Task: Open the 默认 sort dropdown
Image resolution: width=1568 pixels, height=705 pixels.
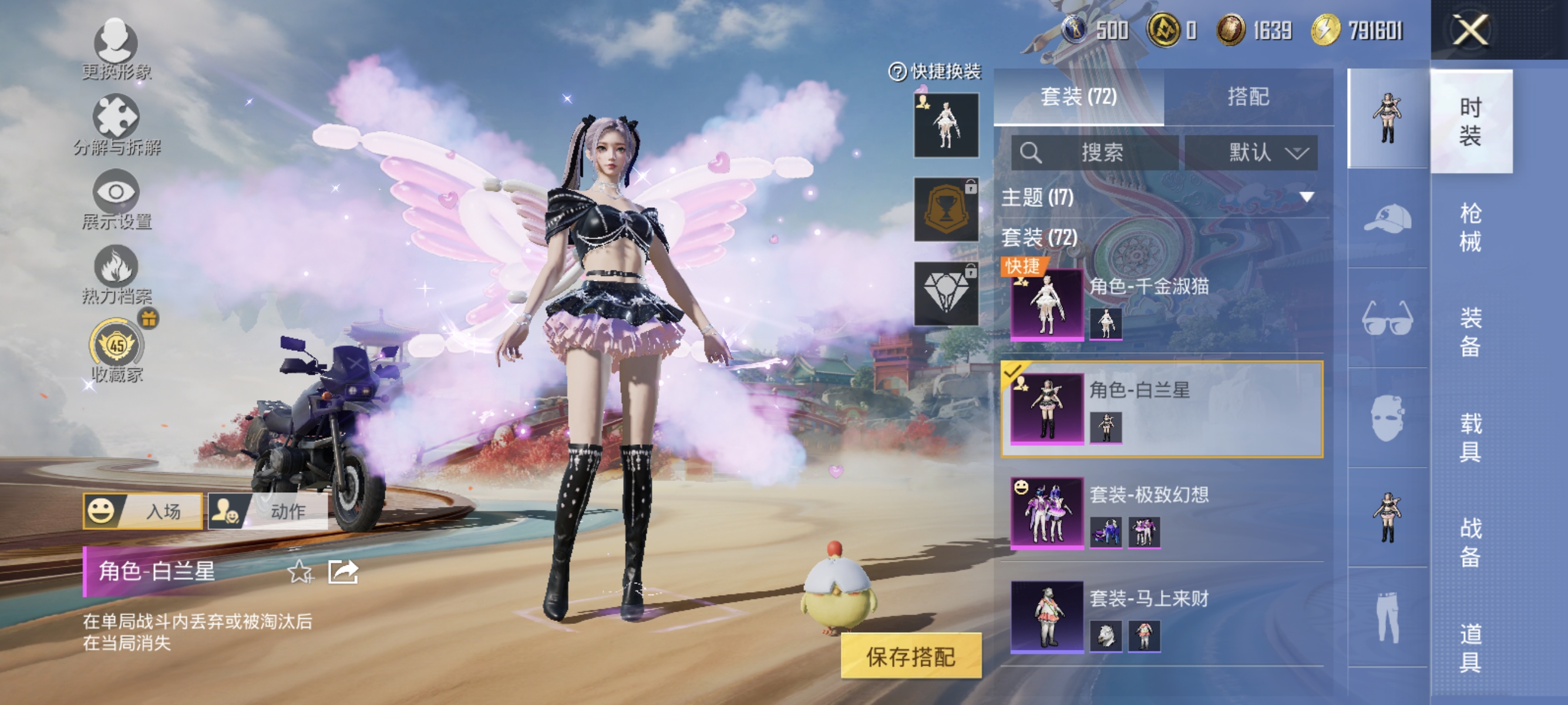Action: click(1251, 152)
